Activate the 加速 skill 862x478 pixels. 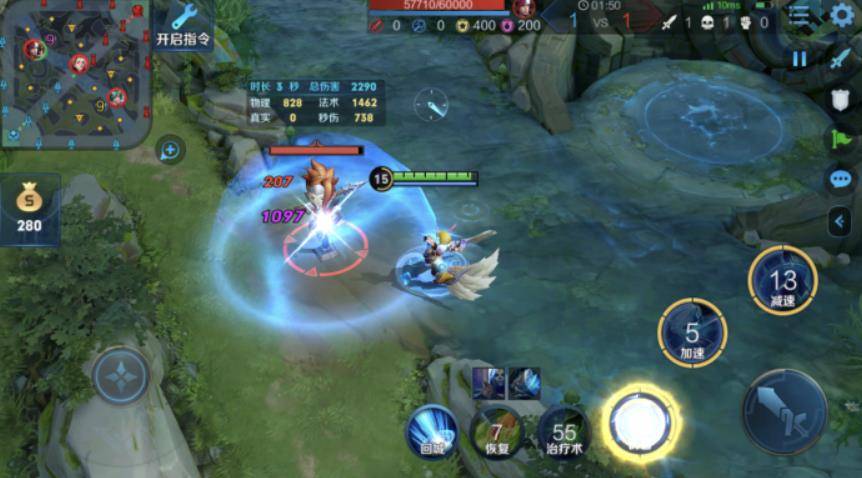pyautogui.click(x=692, y=333)
